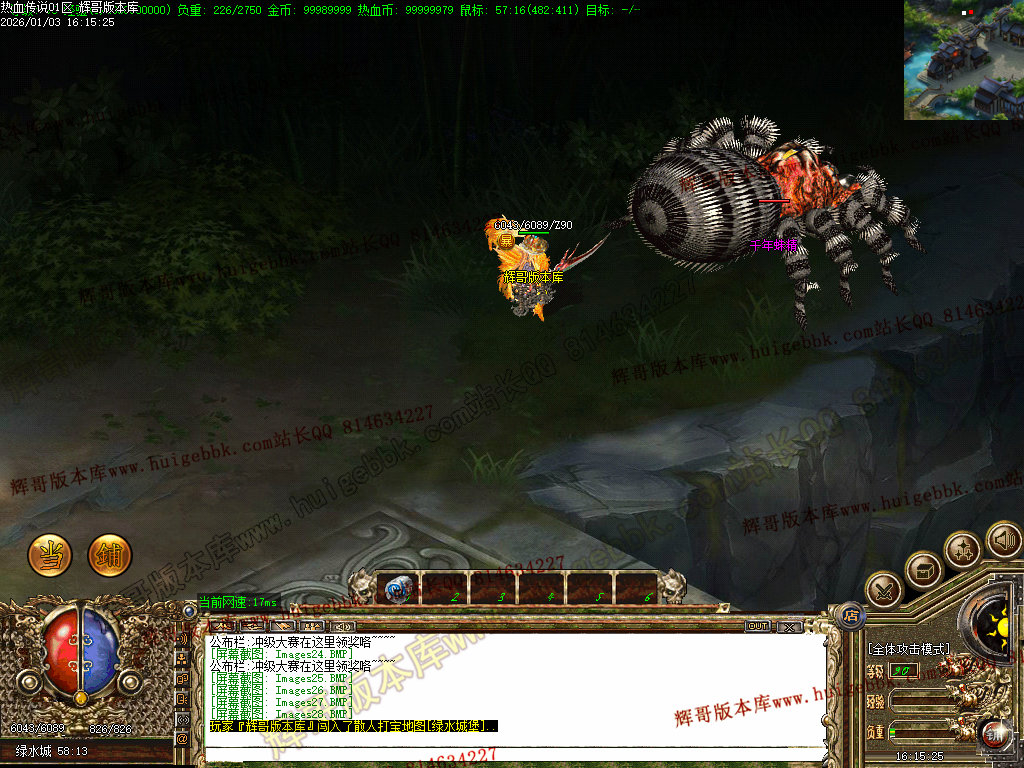
Task: Toggle the speaker chat tab above chat log
Action: (x=342, y=626)
